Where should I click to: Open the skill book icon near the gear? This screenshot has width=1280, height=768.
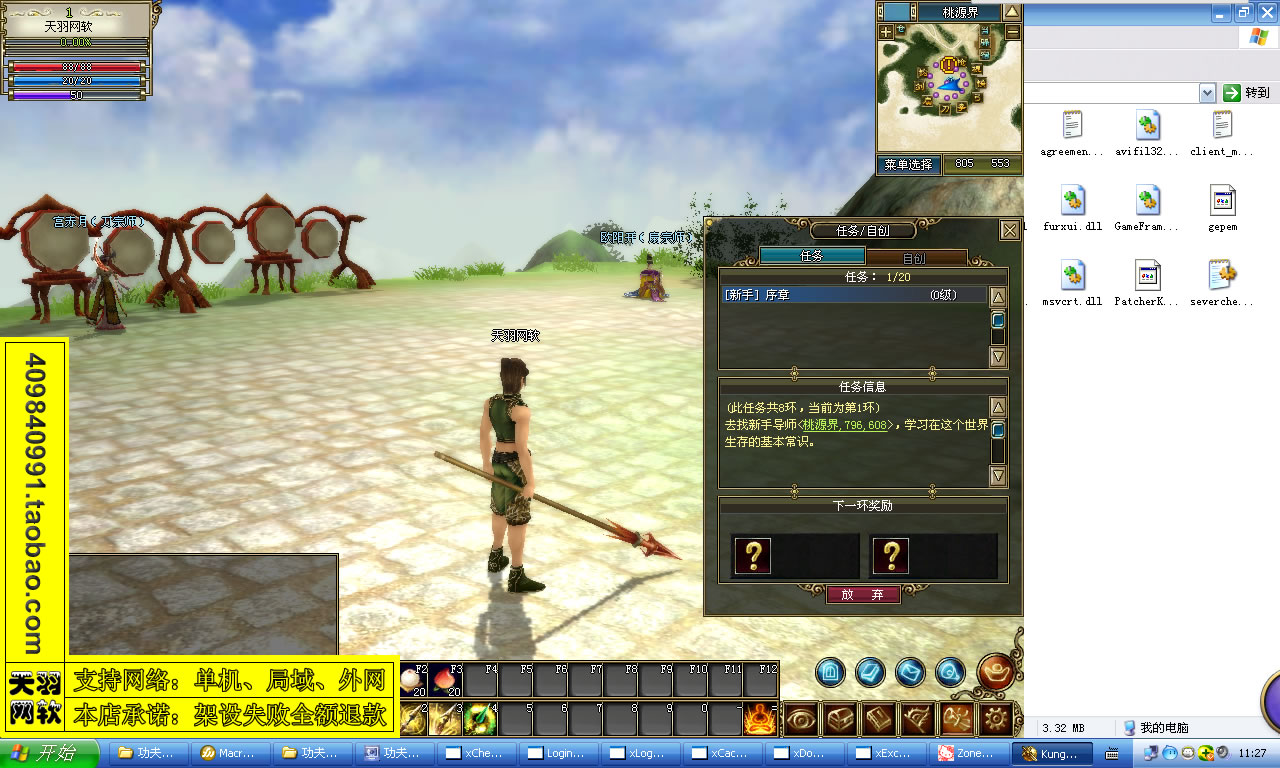click(879, 719)
